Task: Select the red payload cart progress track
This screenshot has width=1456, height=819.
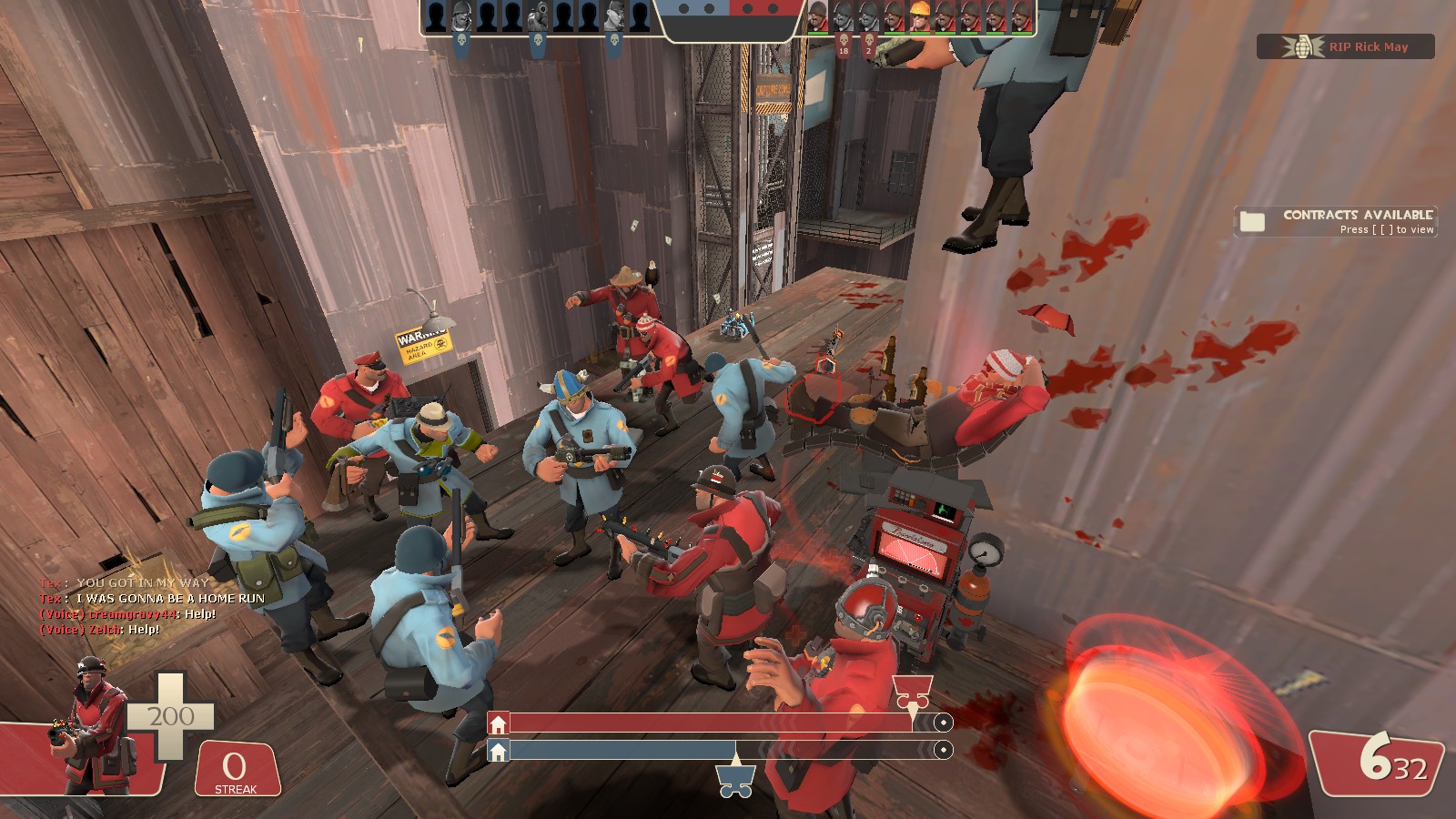Action: [x=719, y=723]
